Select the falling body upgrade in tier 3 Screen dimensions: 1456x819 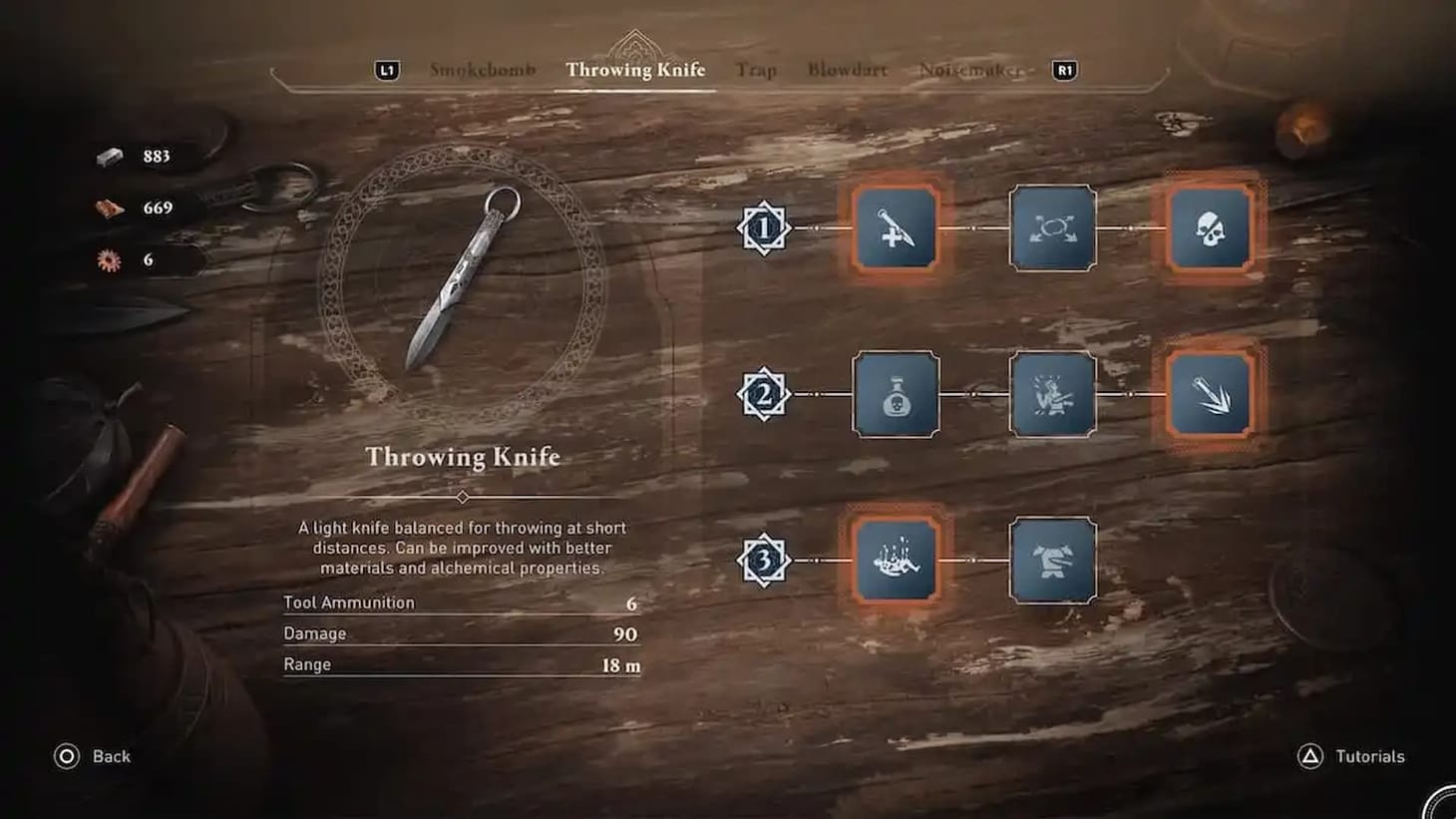pos(895,562)
